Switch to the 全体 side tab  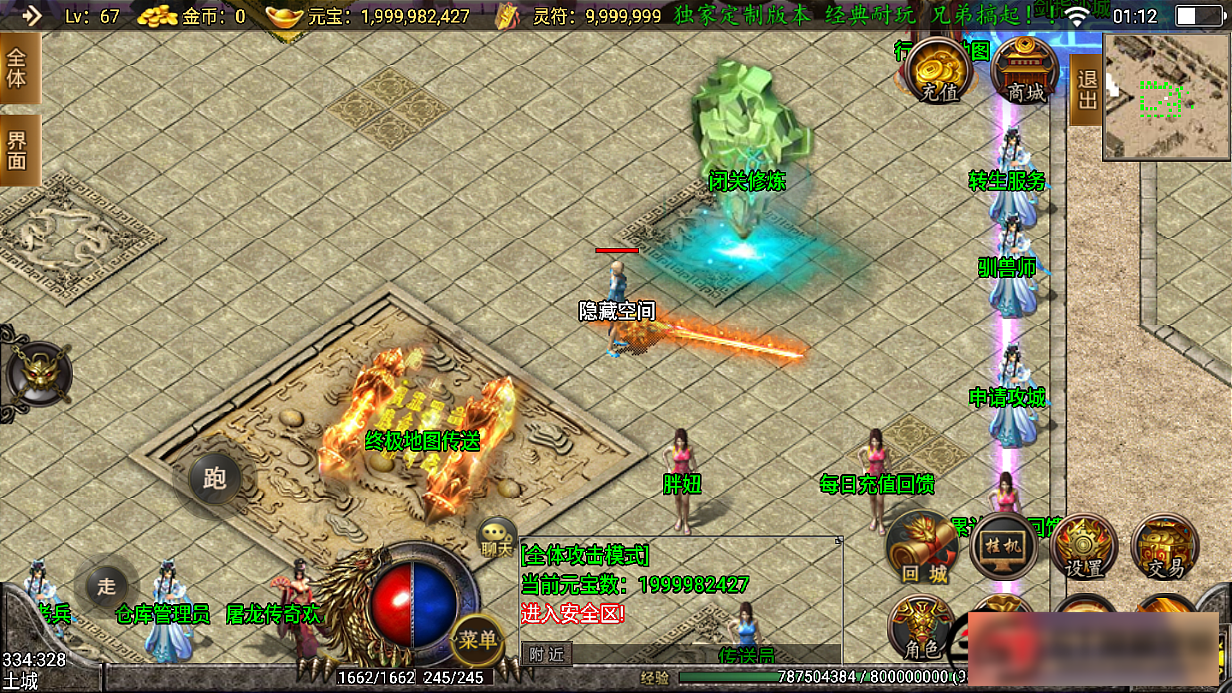(x=18, y=67)
